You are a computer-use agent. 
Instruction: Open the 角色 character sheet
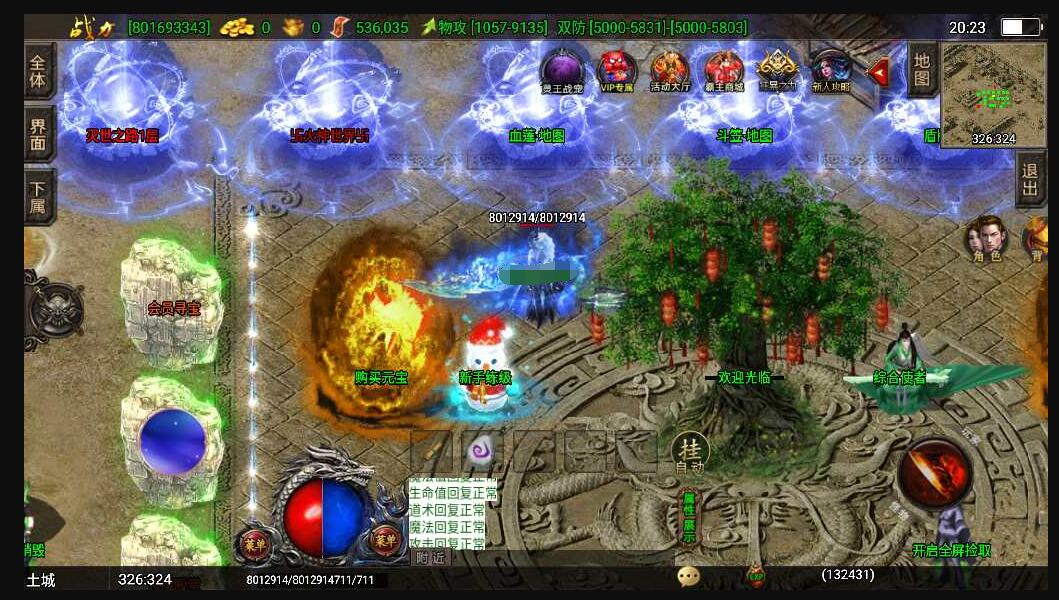986,238
